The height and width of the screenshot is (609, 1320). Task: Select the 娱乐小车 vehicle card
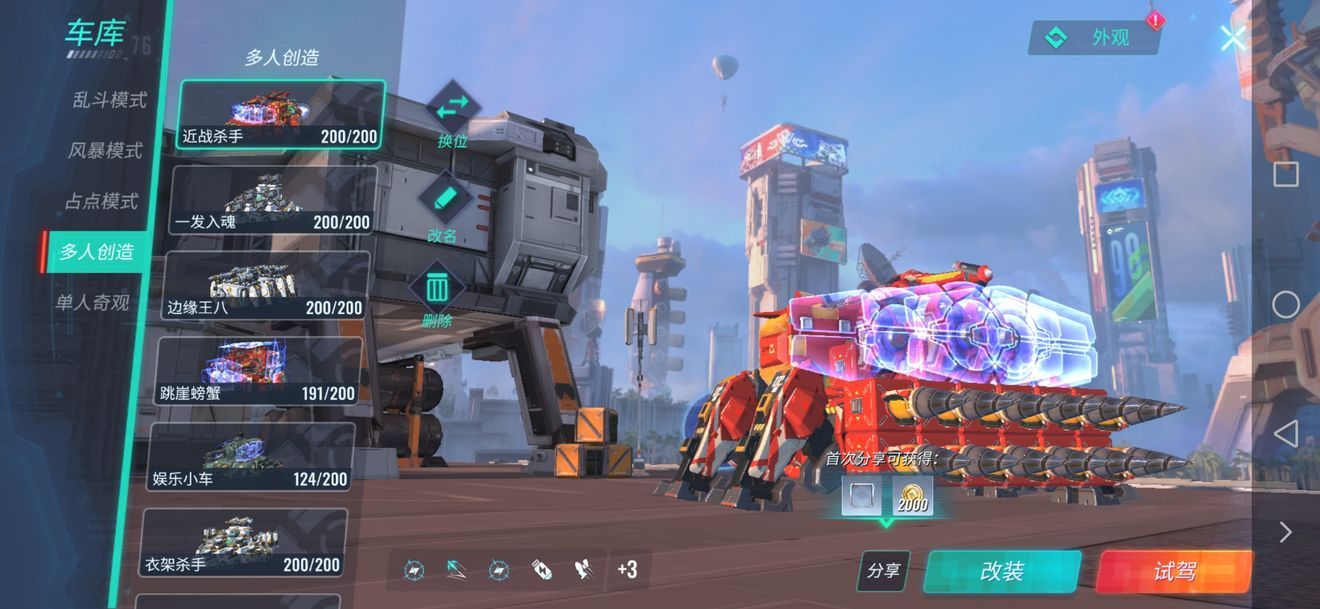pyautogui.click(x=252, y=457)
